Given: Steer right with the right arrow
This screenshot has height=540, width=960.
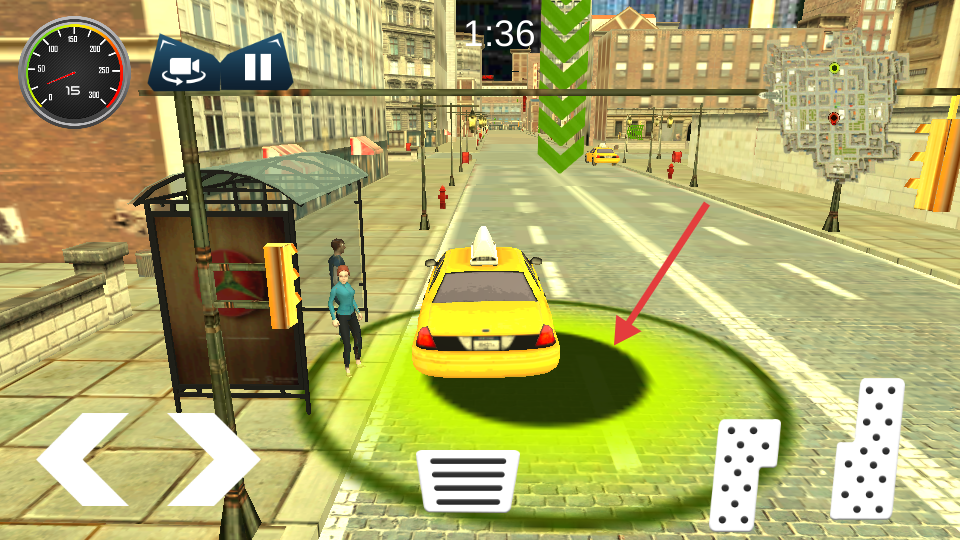Looking at the screenshot, I should coord(213,458).
